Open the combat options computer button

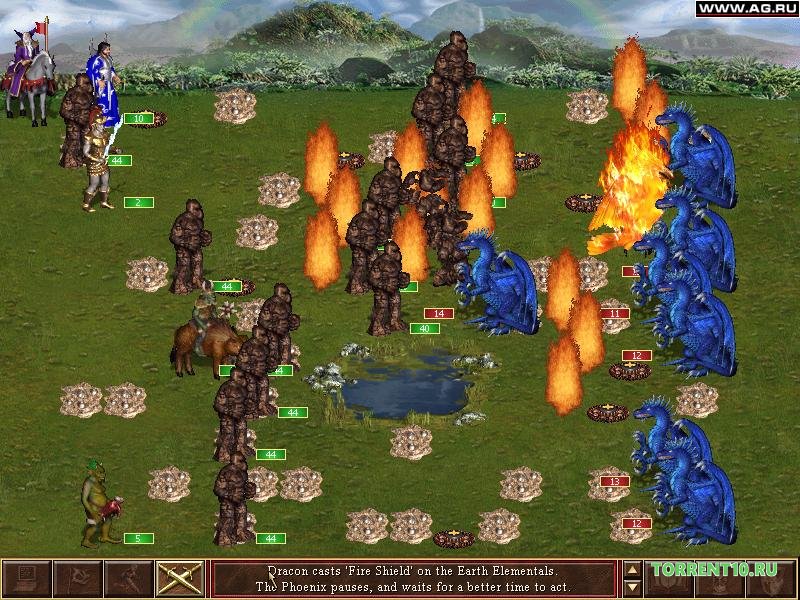click(x=26, y=579)
